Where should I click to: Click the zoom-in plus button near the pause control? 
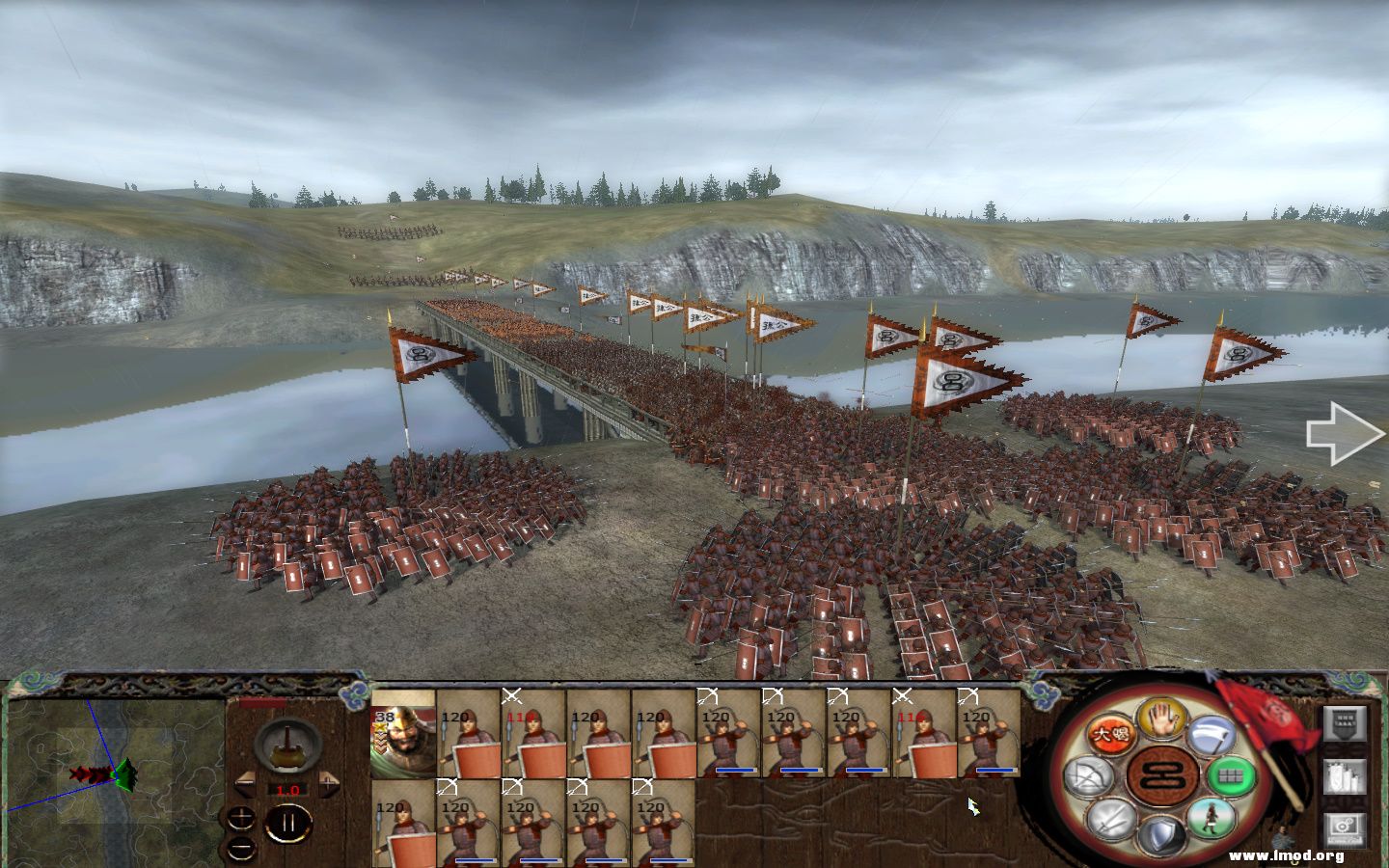241,817
